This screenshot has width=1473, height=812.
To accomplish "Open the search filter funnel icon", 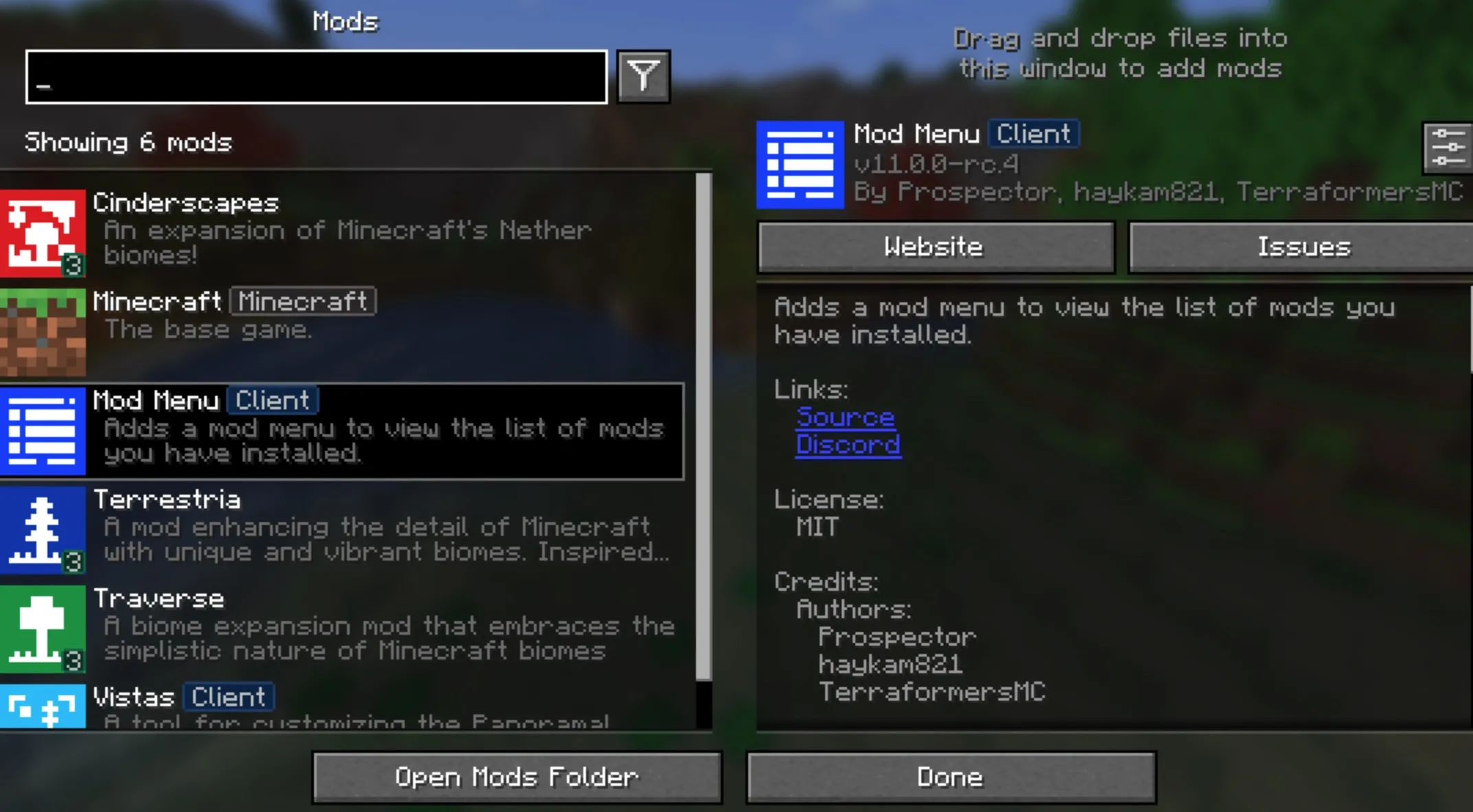I will (644, 76).
